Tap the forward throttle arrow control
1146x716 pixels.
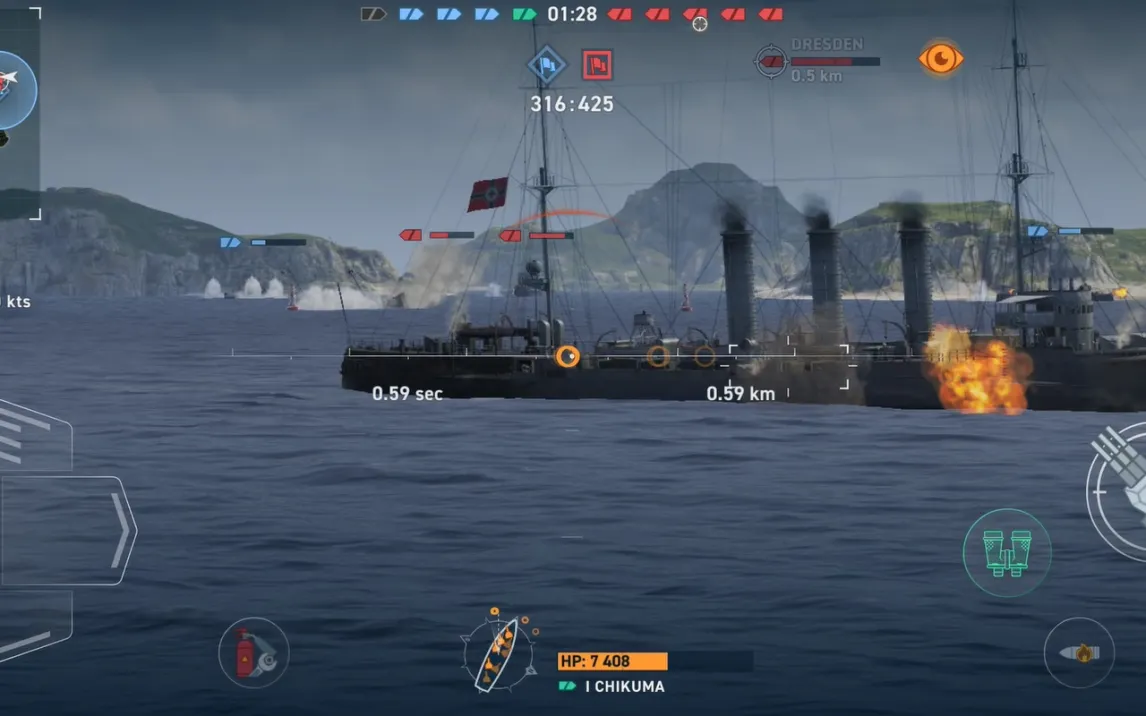click(x=68, y=530)
